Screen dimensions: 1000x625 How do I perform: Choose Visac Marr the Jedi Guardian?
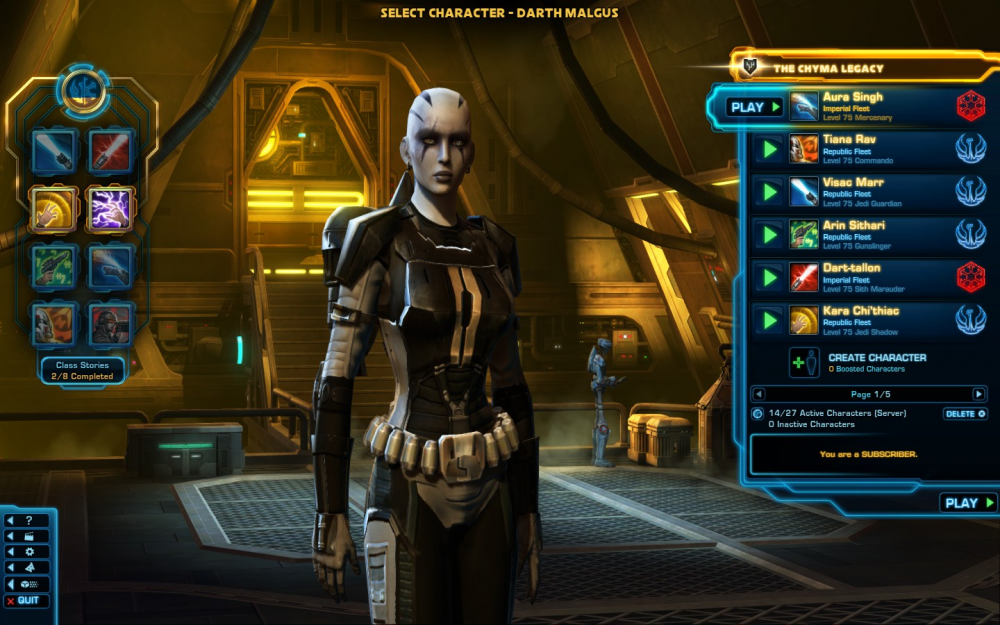(860, 192)
